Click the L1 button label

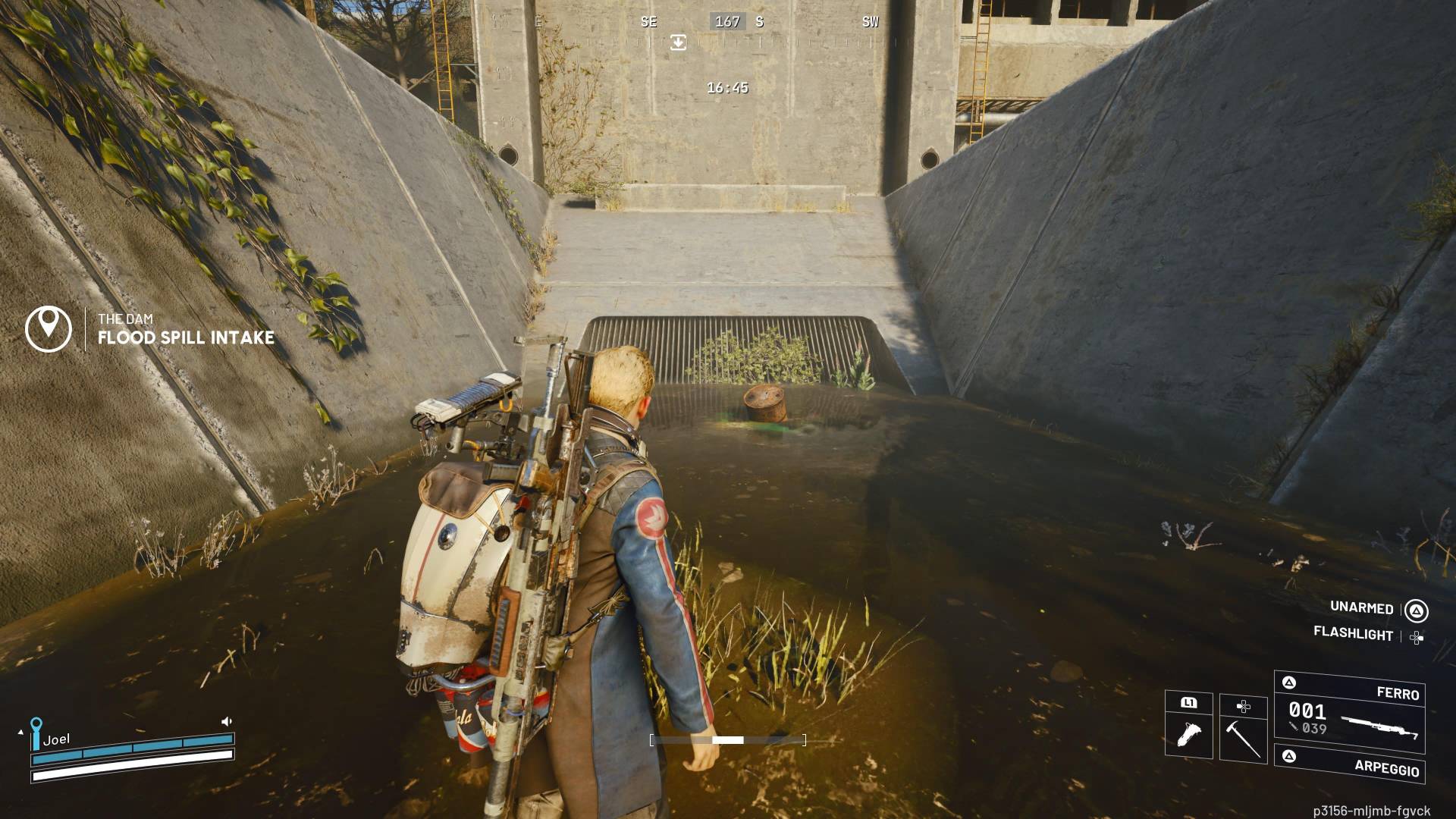point(1189,704)
